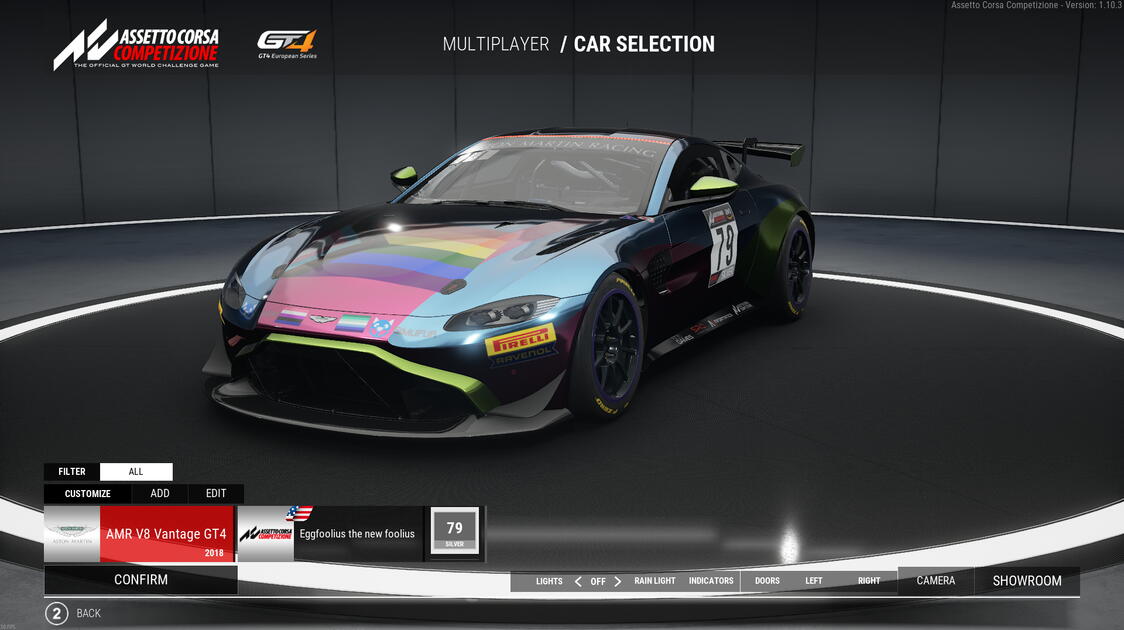Go back to the previous menu
The image size is (1124, 630).
tap(57, 613)
